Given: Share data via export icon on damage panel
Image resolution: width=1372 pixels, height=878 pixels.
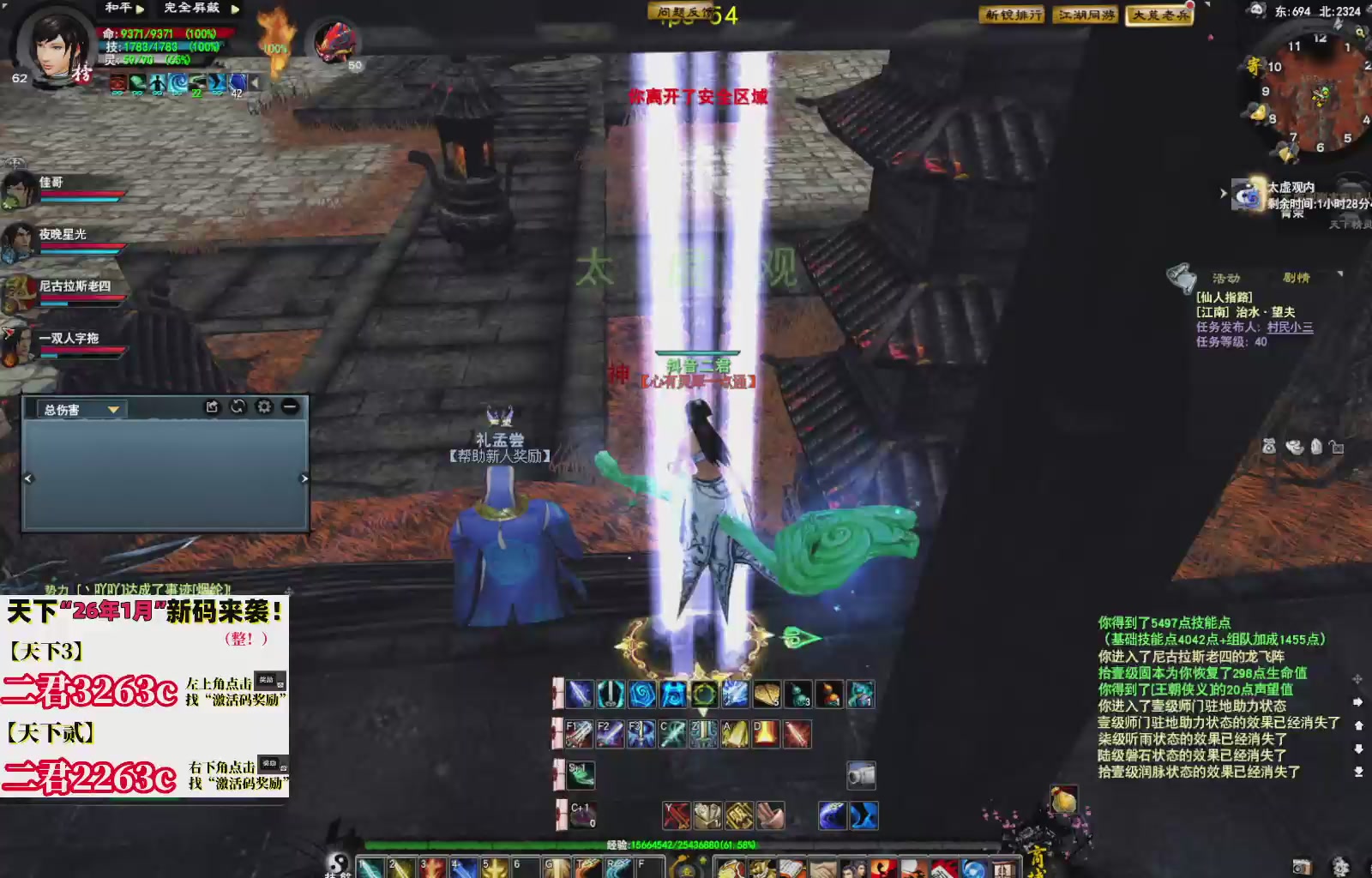Looking at the screenshot, I should (x=212, y=408).
